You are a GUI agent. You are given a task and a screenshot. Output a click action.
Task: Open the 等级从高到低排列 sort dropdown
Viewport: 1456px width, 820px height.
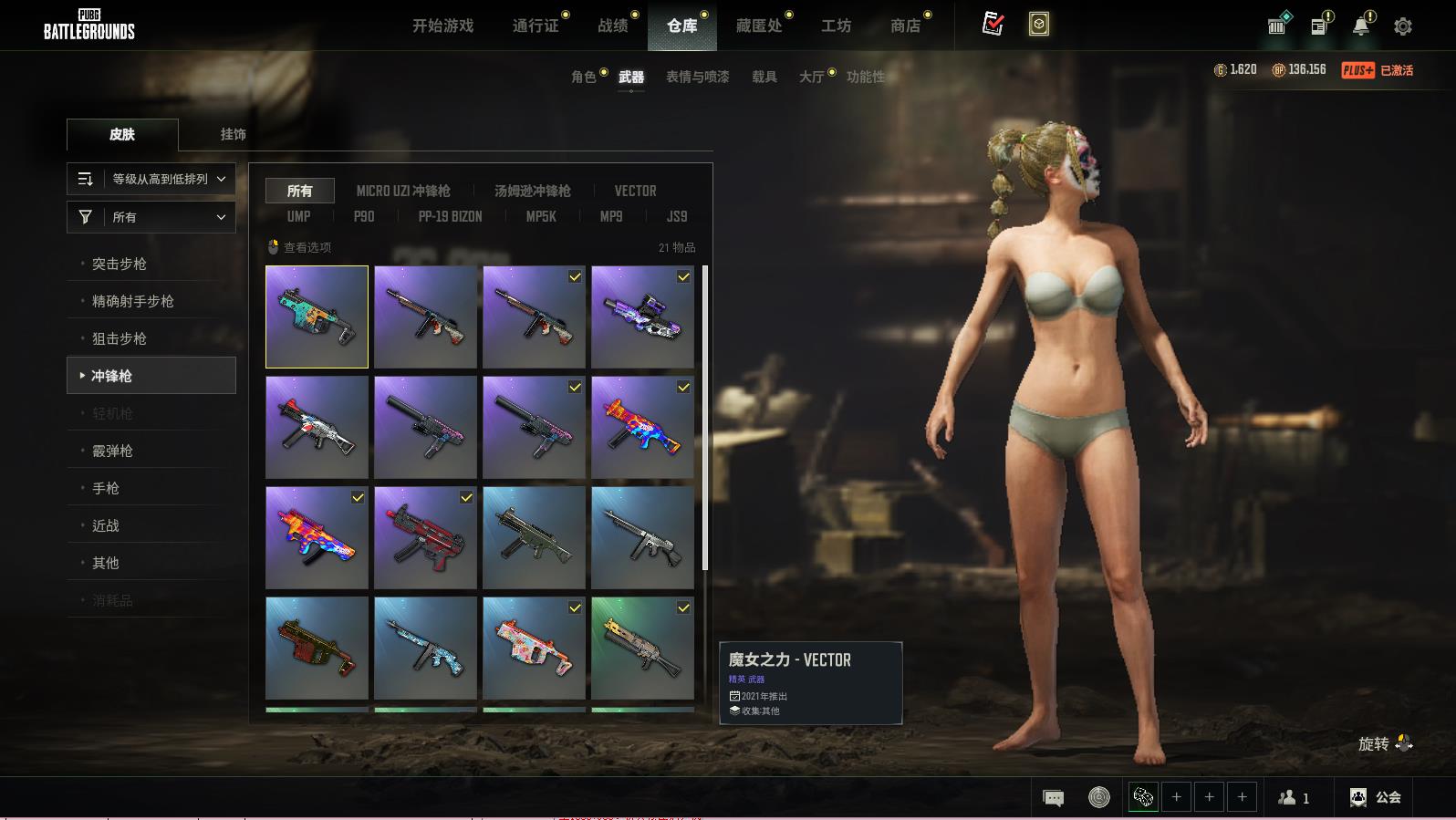click(x=151, y=179)
